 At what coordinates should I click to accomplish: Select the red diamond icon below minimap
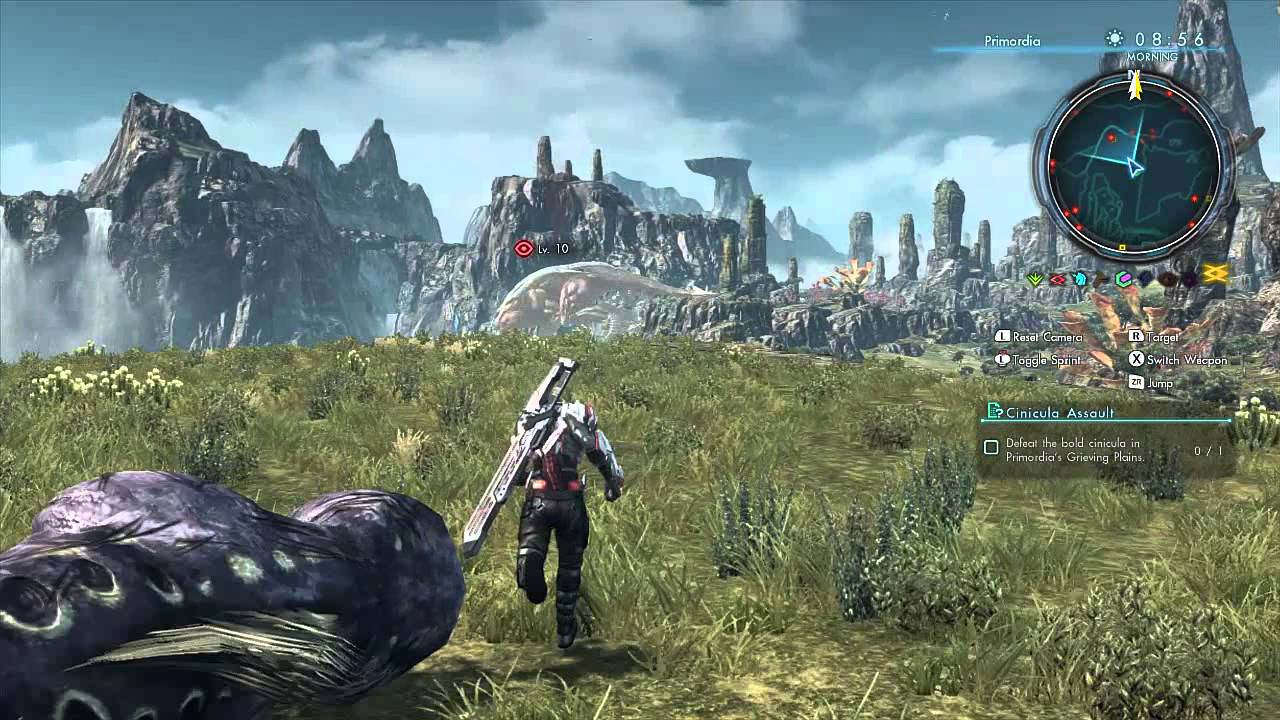point(1058,279)
